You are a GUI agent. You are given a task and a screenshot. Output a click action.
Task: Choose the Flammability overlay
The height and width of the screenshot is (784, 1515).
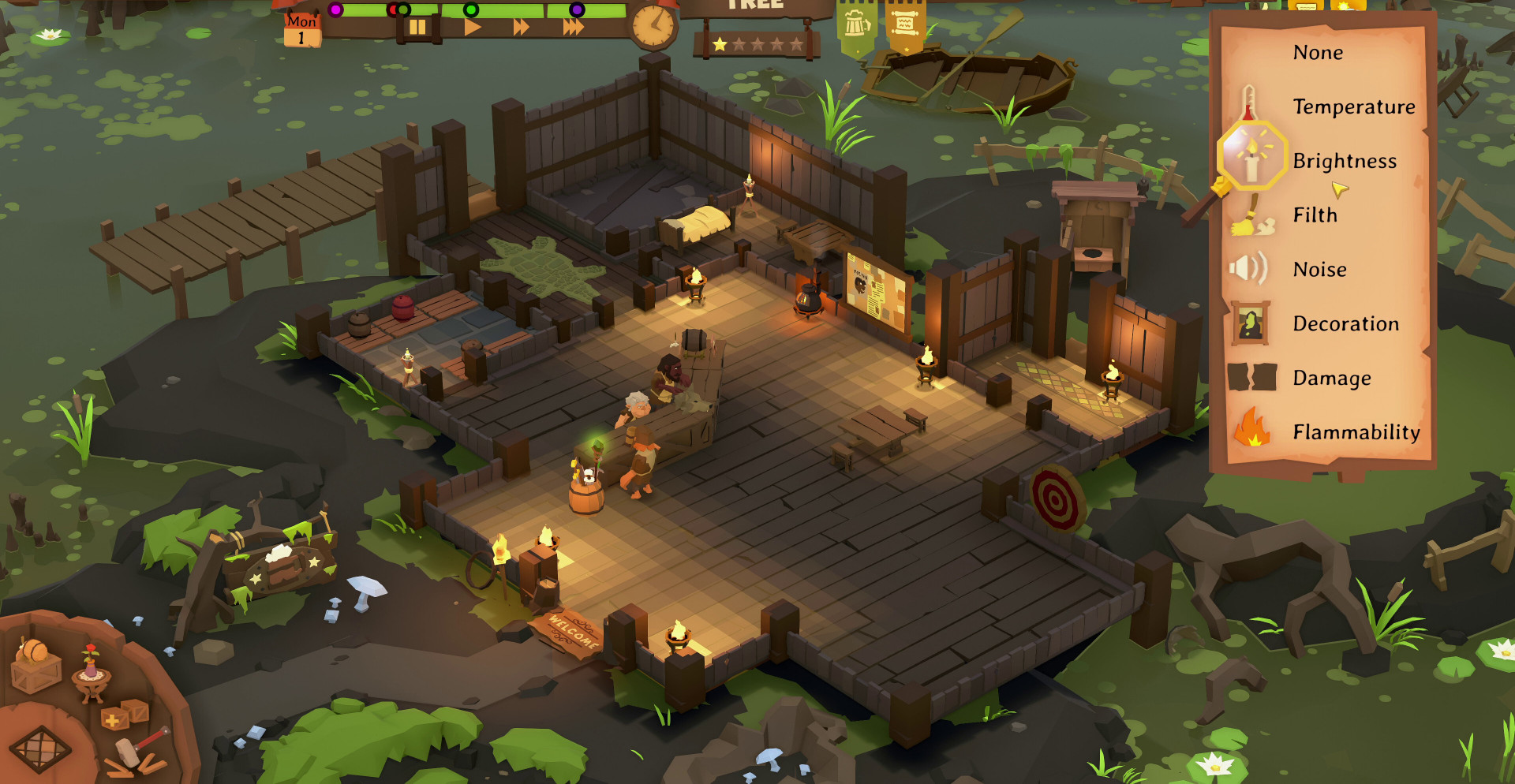1356,432
